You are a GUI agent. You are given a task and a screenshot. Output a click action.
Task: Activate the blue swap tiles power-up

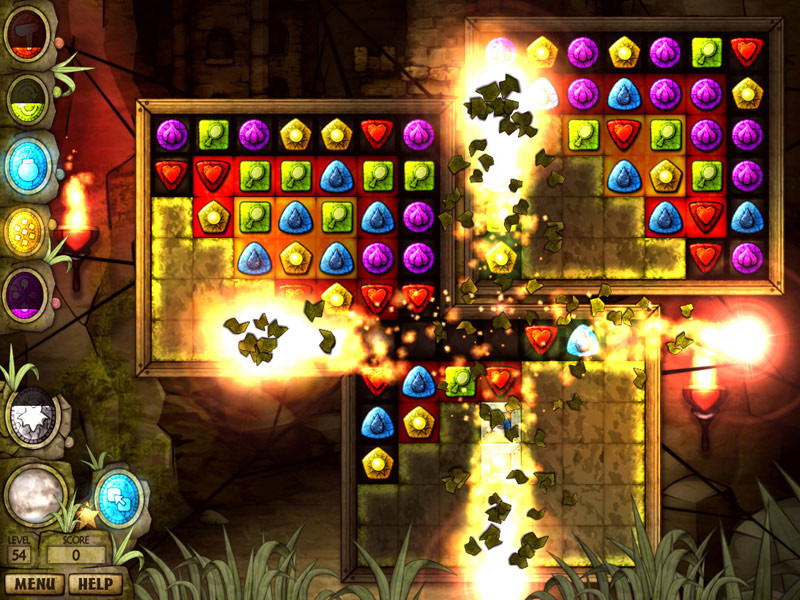click(118, 495)
